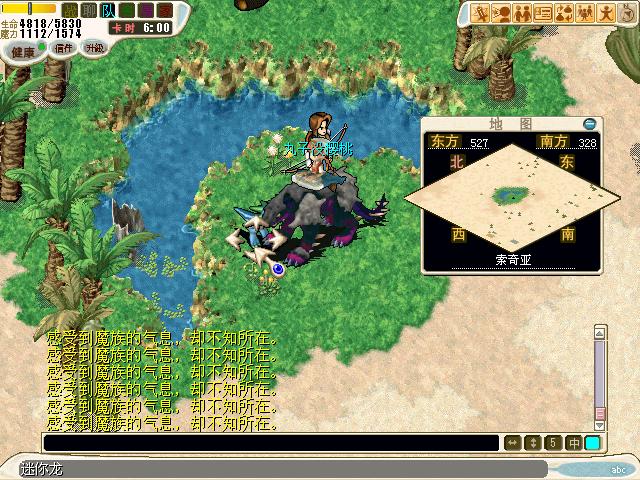Open the ID card character info icon
Screen dimensions: 640x480
pyautogui.click(x=544, y=12)
